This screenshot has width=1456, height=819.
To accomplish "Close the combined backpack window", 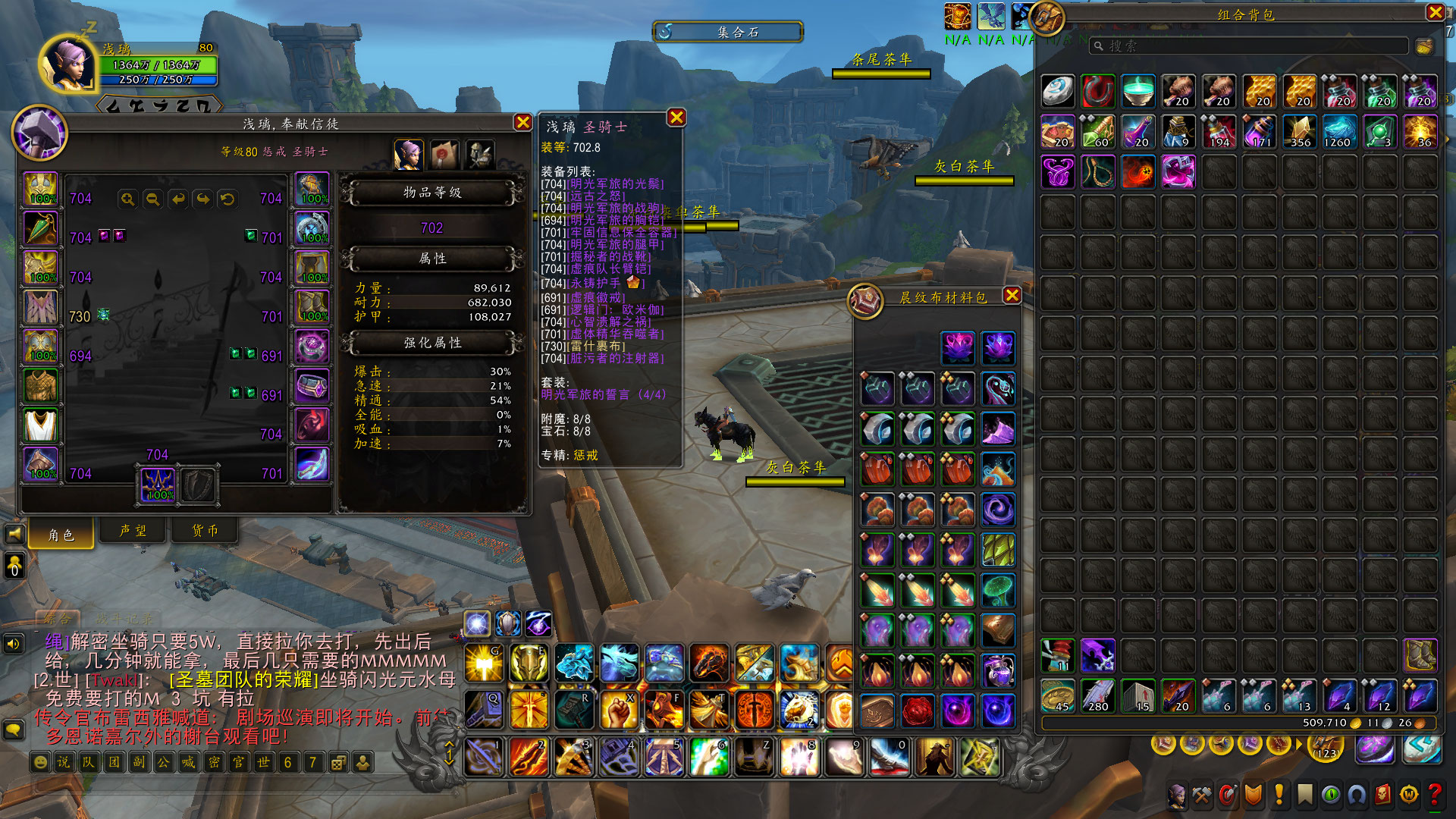I will (x=1435, y=12).
